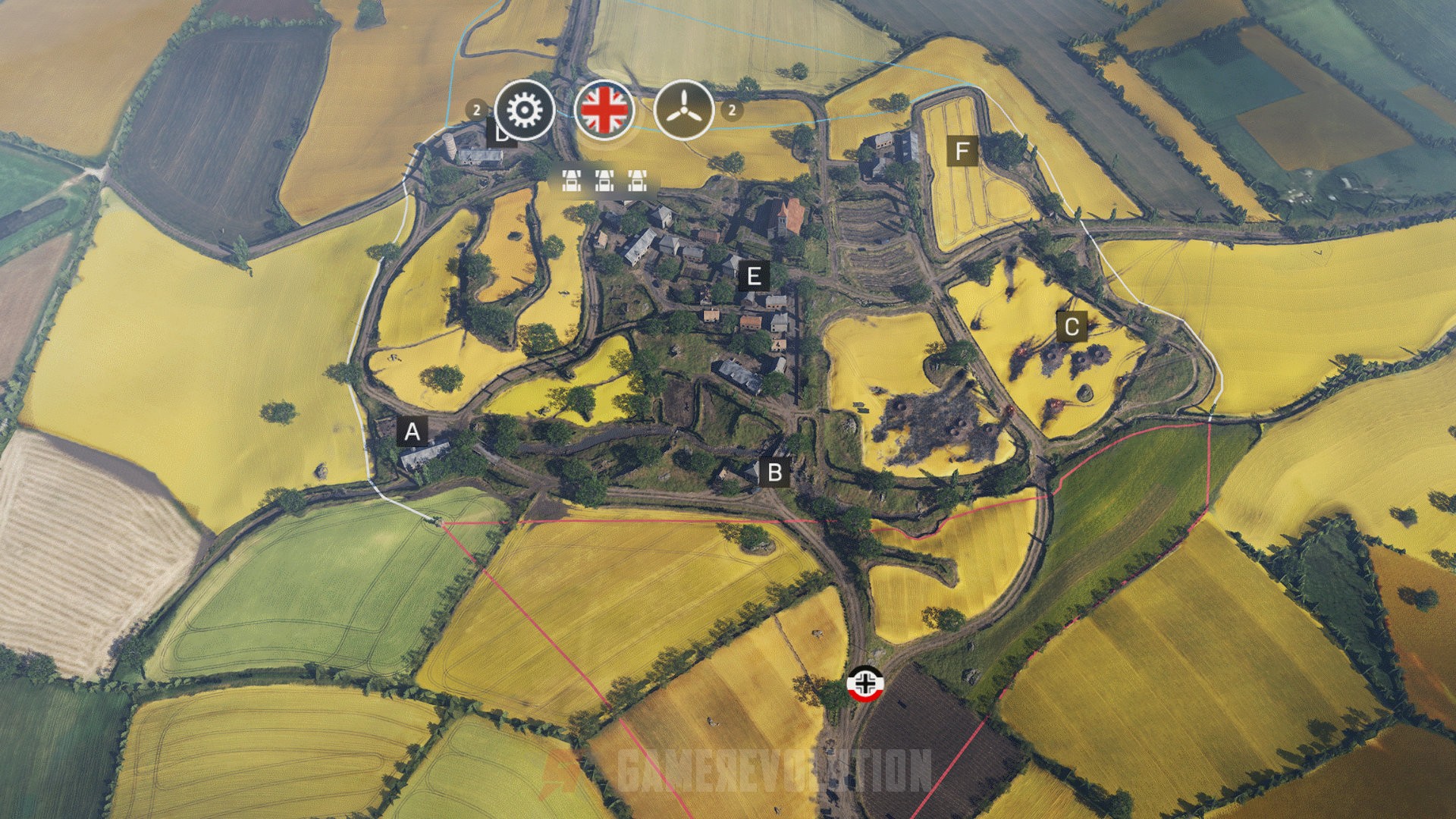Select objective marker D near the farm
Viewport: 1456px width, 819px height.
pos(502,133)
